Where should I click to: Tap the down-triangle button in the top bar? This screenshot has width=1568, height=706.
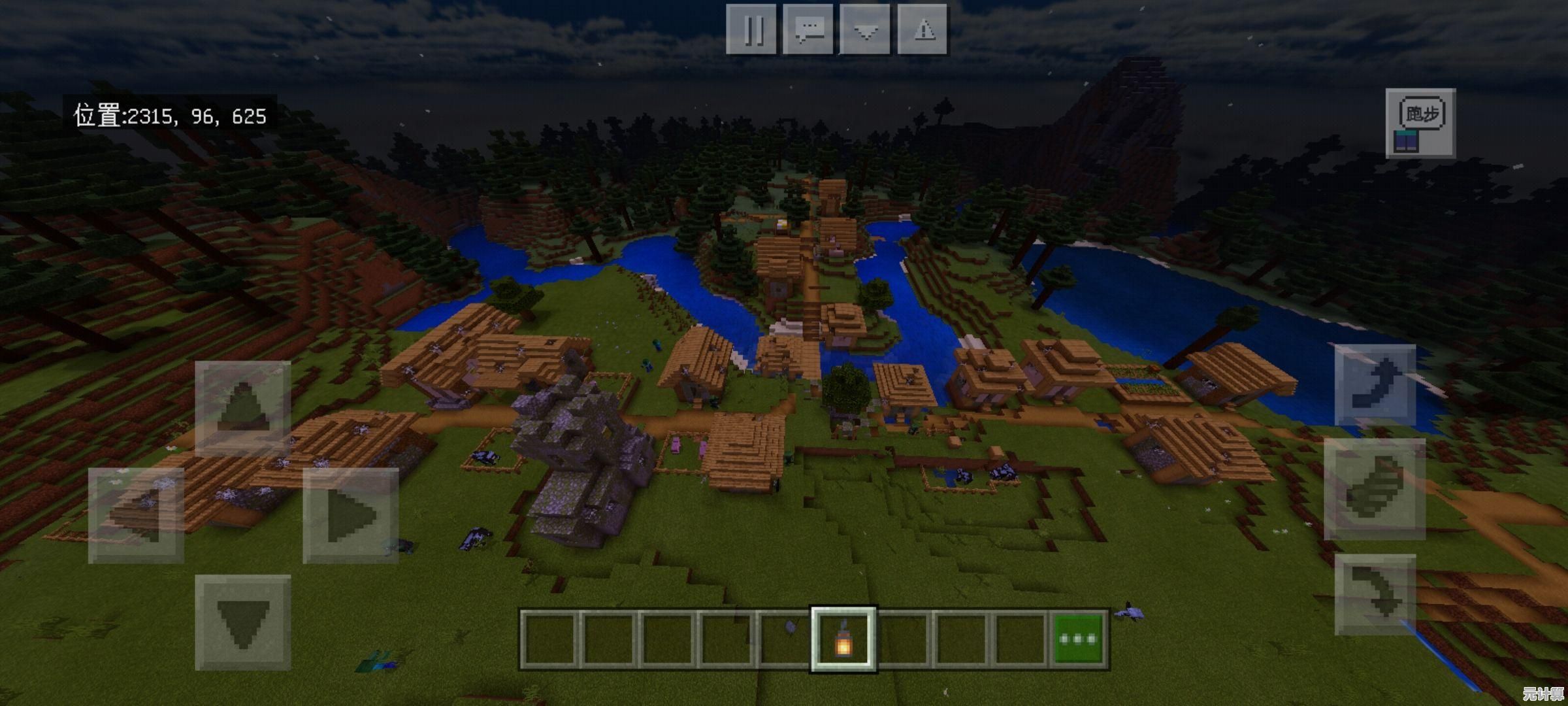[865, 29]
